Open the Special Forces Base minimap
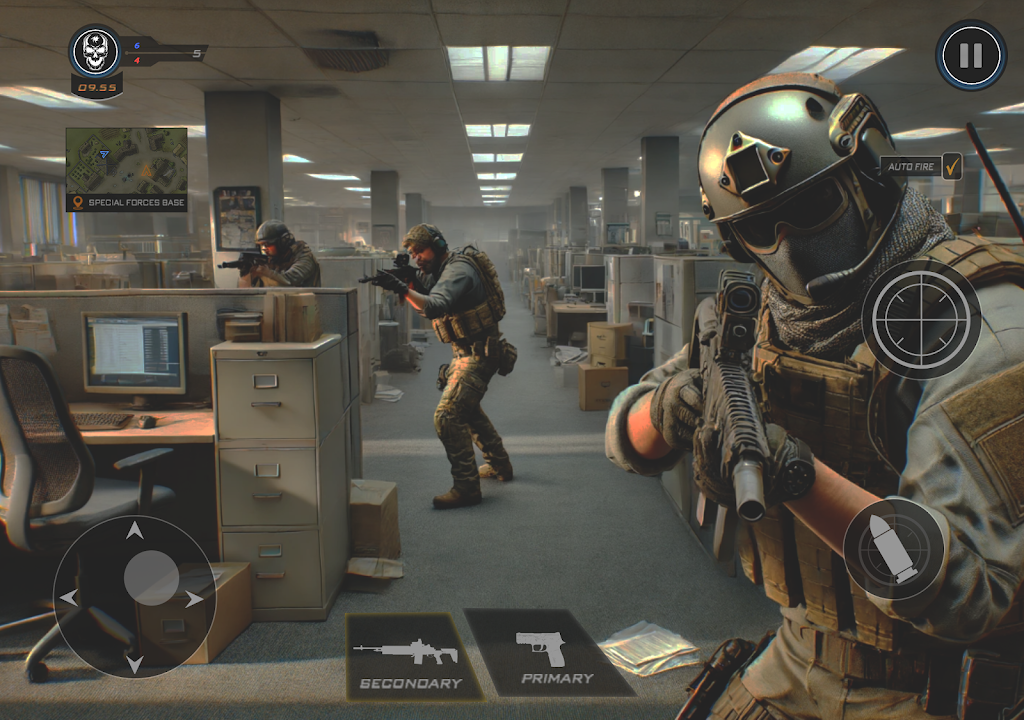1024x720 pixels. (127, 160)
